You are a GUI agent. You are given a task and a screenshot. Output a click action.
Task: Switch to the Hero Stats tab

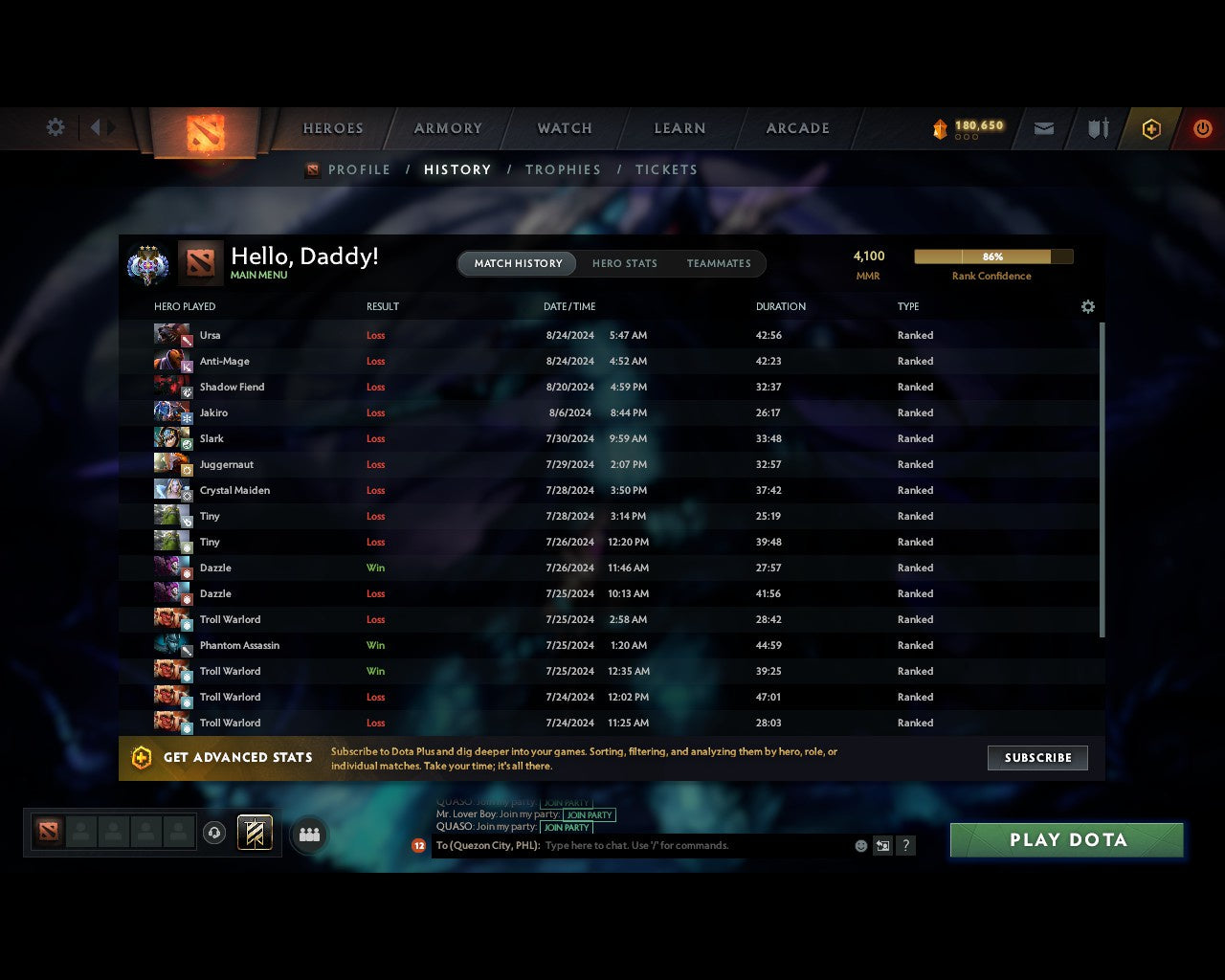point(624,263)
